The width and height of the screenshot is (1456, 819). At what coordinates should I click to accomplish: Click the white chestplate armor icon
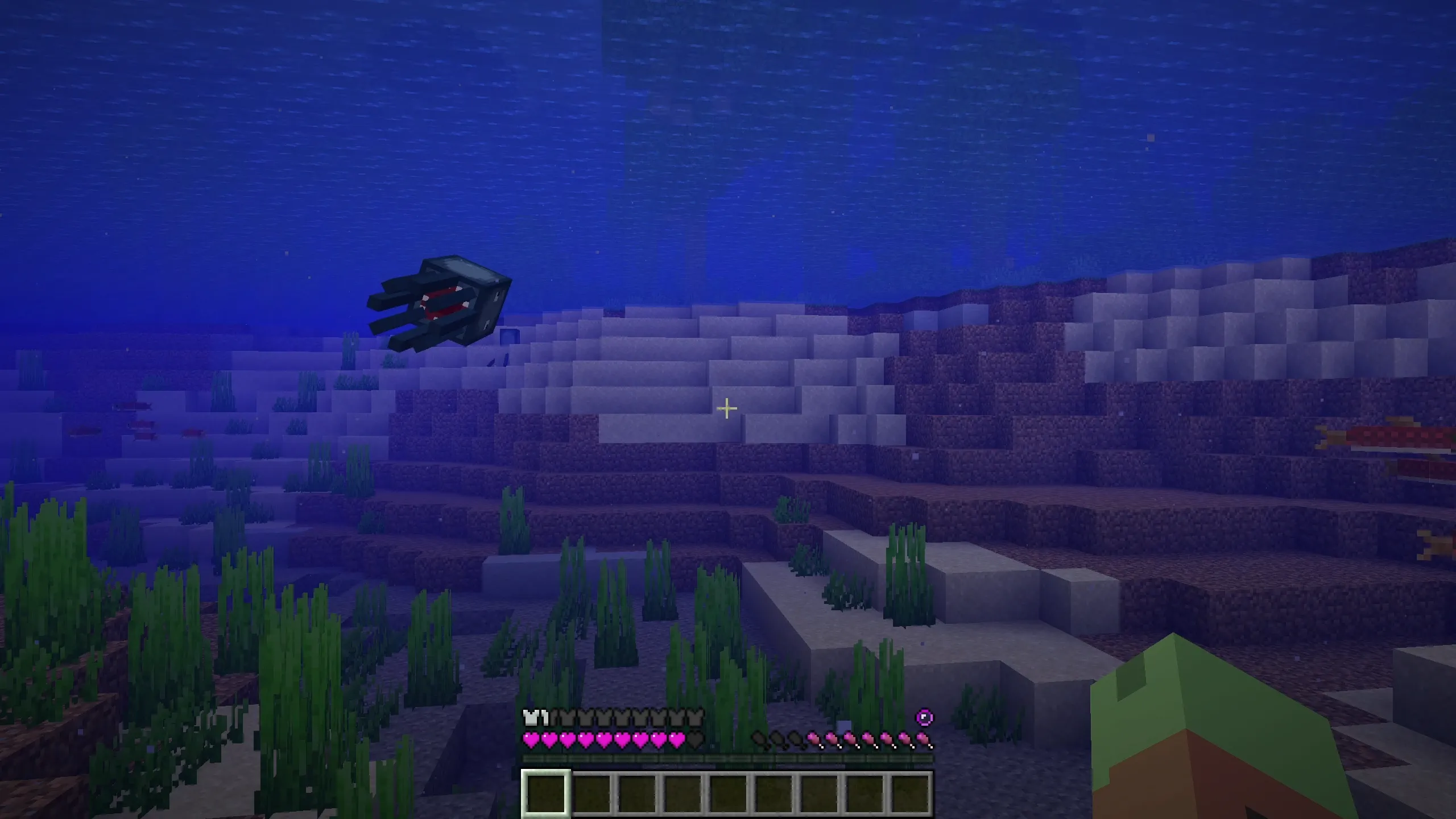[x=532, y=718]
